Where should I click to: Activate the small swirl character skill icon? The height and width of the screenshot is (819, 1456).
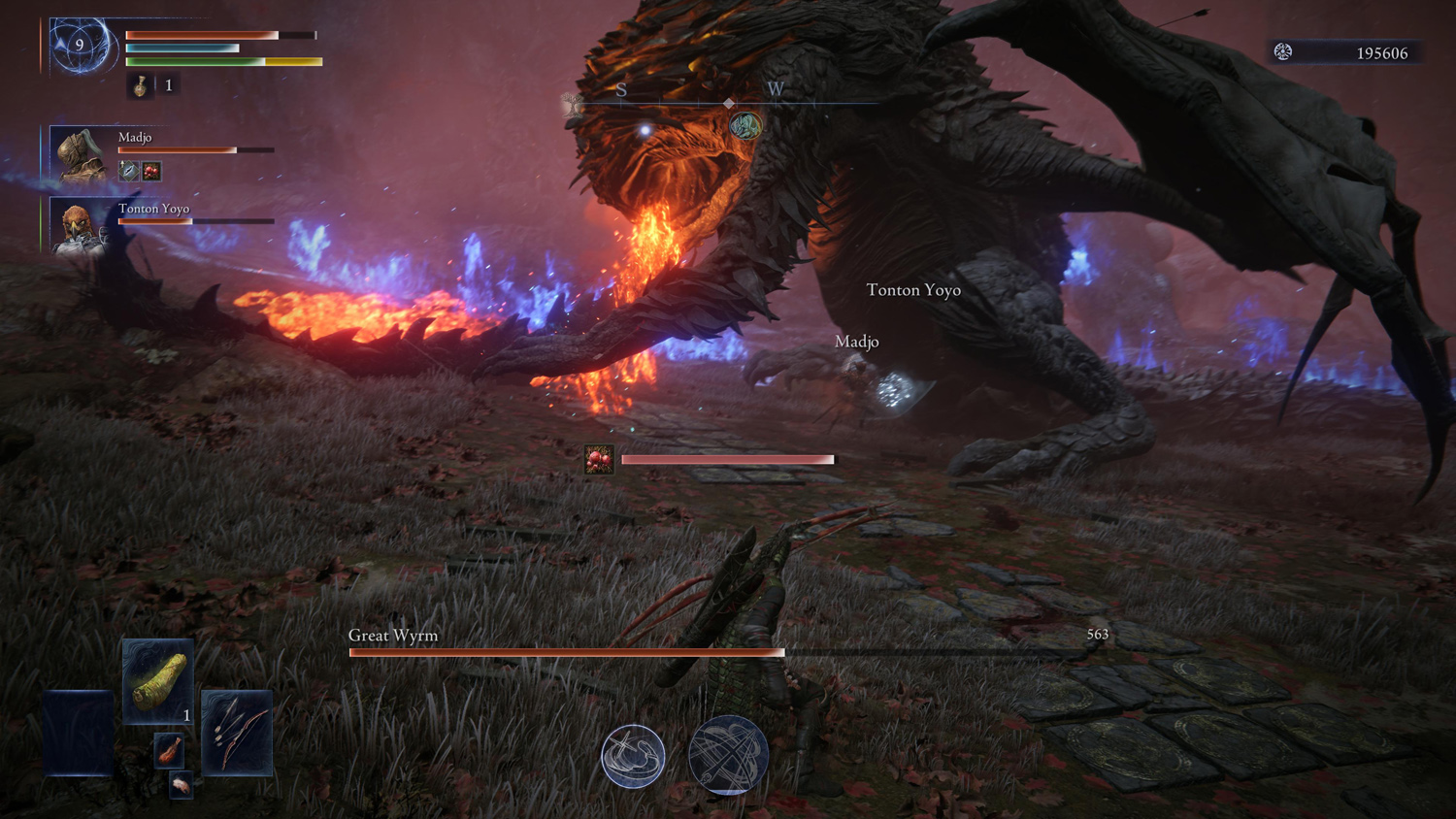633,755
